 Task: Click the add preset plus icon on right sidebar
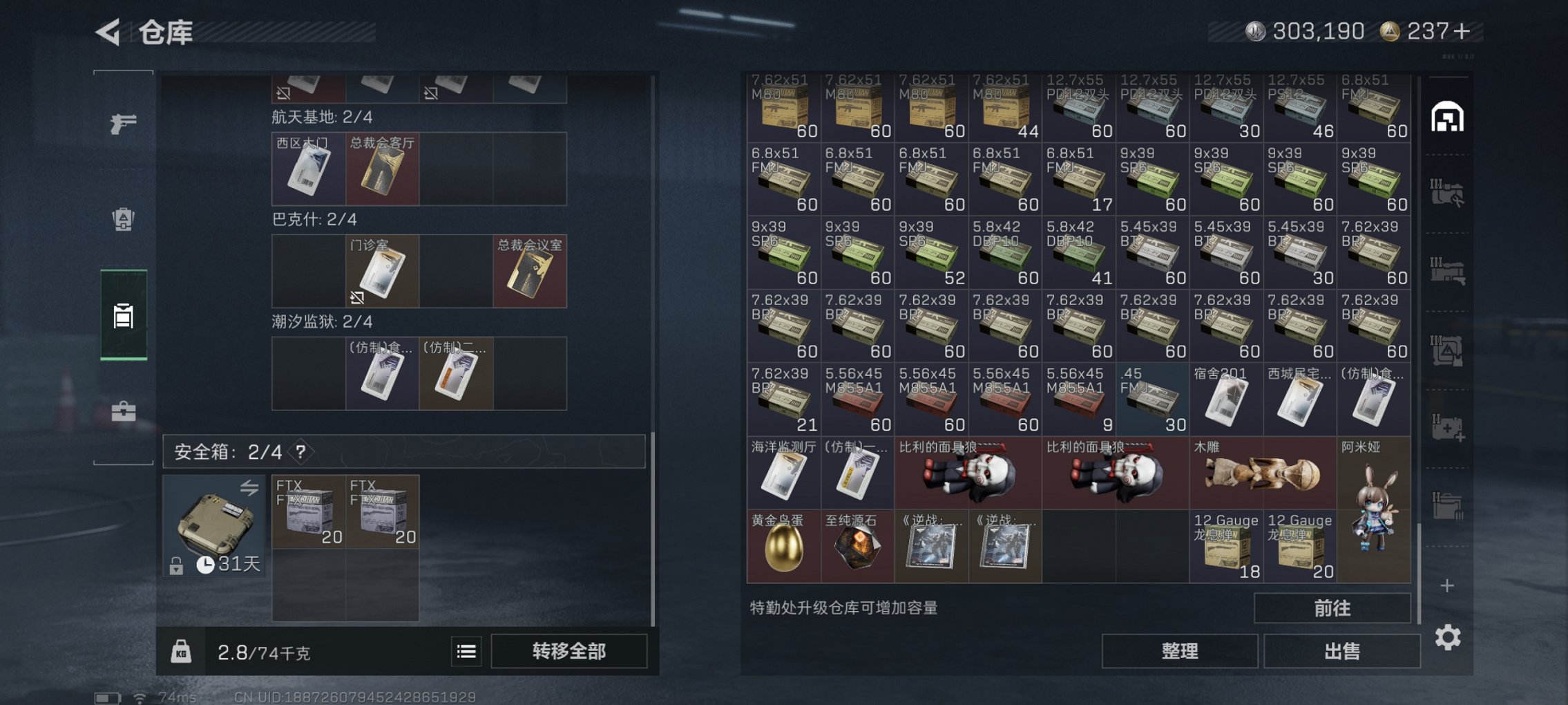(x=1447, y=585)
